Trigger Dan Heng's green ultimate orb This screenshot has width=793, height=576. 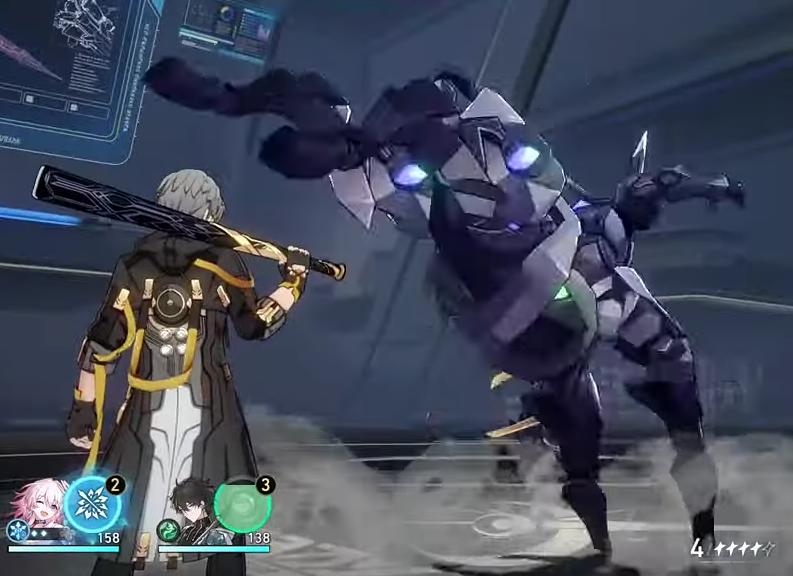point(242,505)
